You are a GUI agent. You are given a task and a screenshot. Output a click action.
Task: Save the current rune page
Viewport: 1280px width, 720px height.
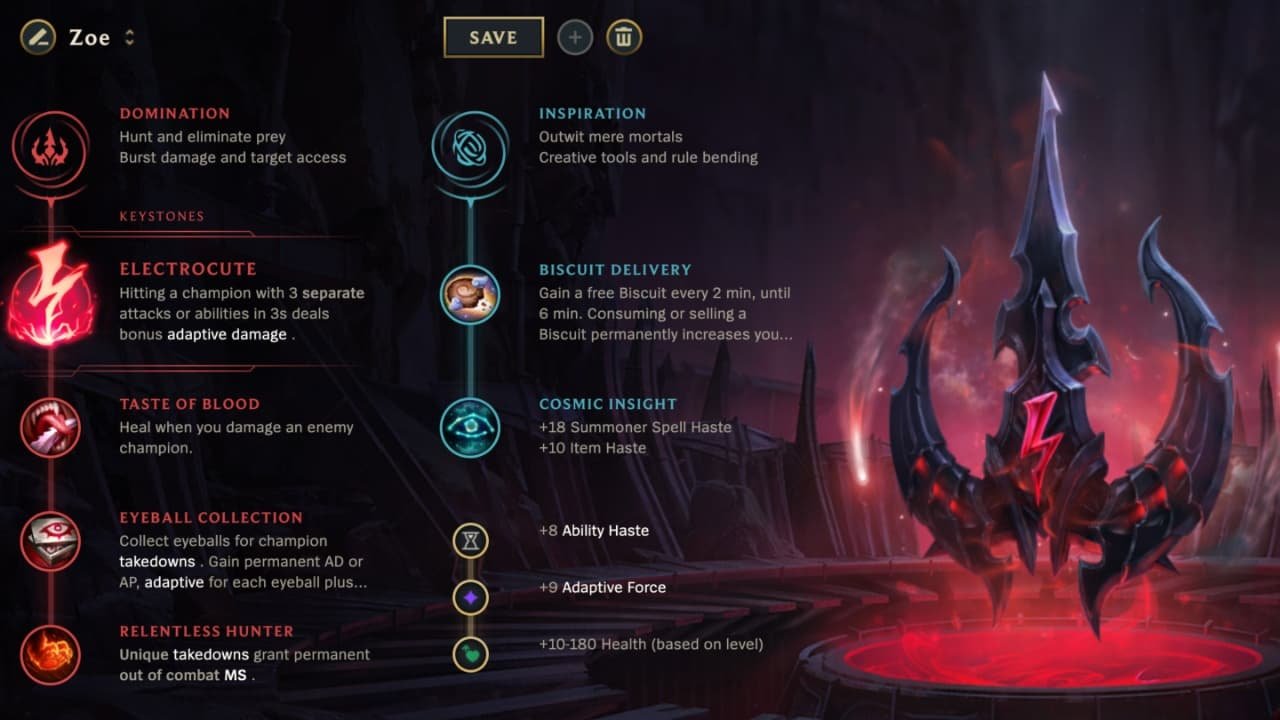click(492, 36)
